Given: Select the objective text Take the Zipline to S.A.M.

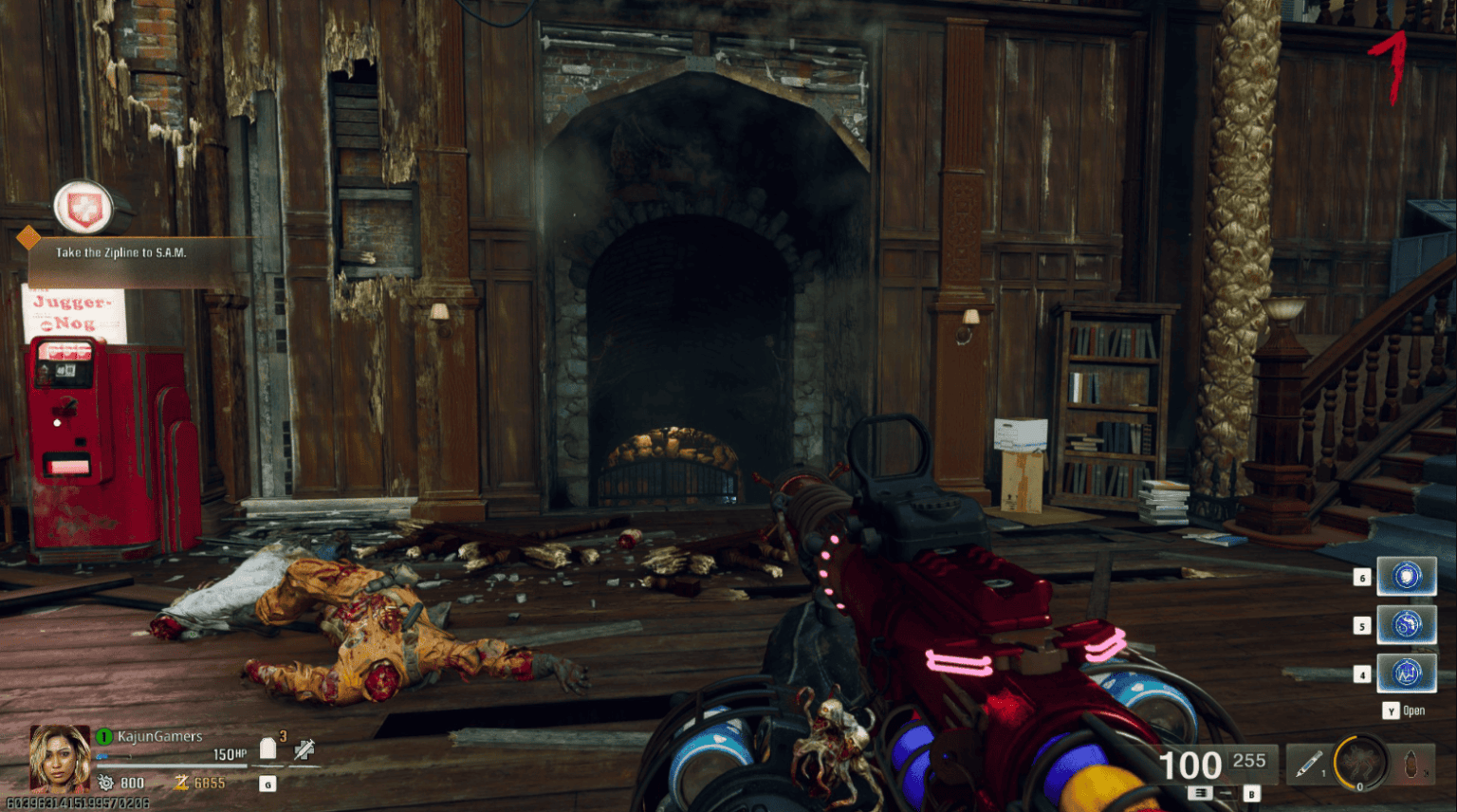Looking at the screenshot, I should point(121,254).
